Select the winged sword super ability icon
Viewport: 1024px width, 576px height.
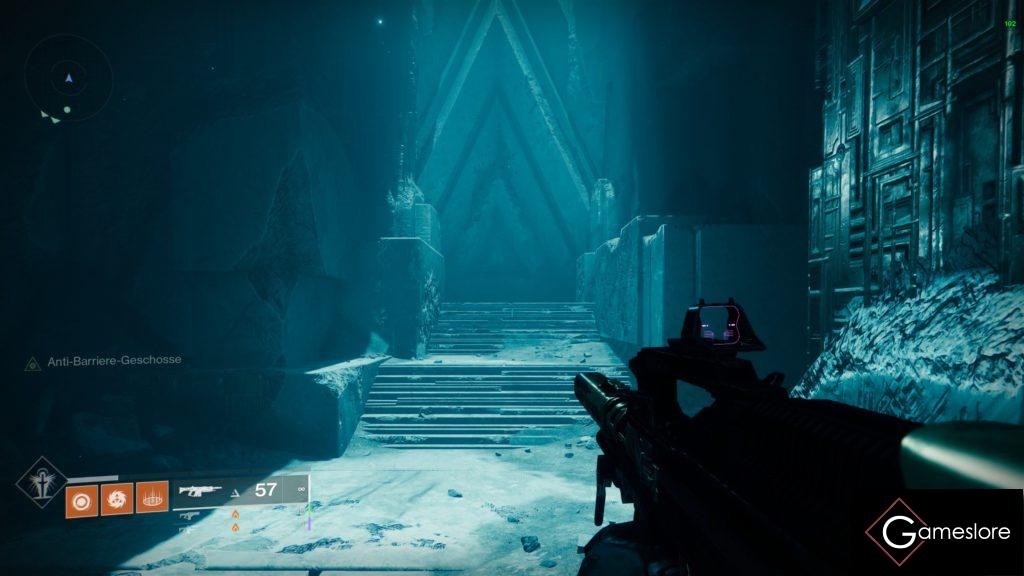[41, 482]
